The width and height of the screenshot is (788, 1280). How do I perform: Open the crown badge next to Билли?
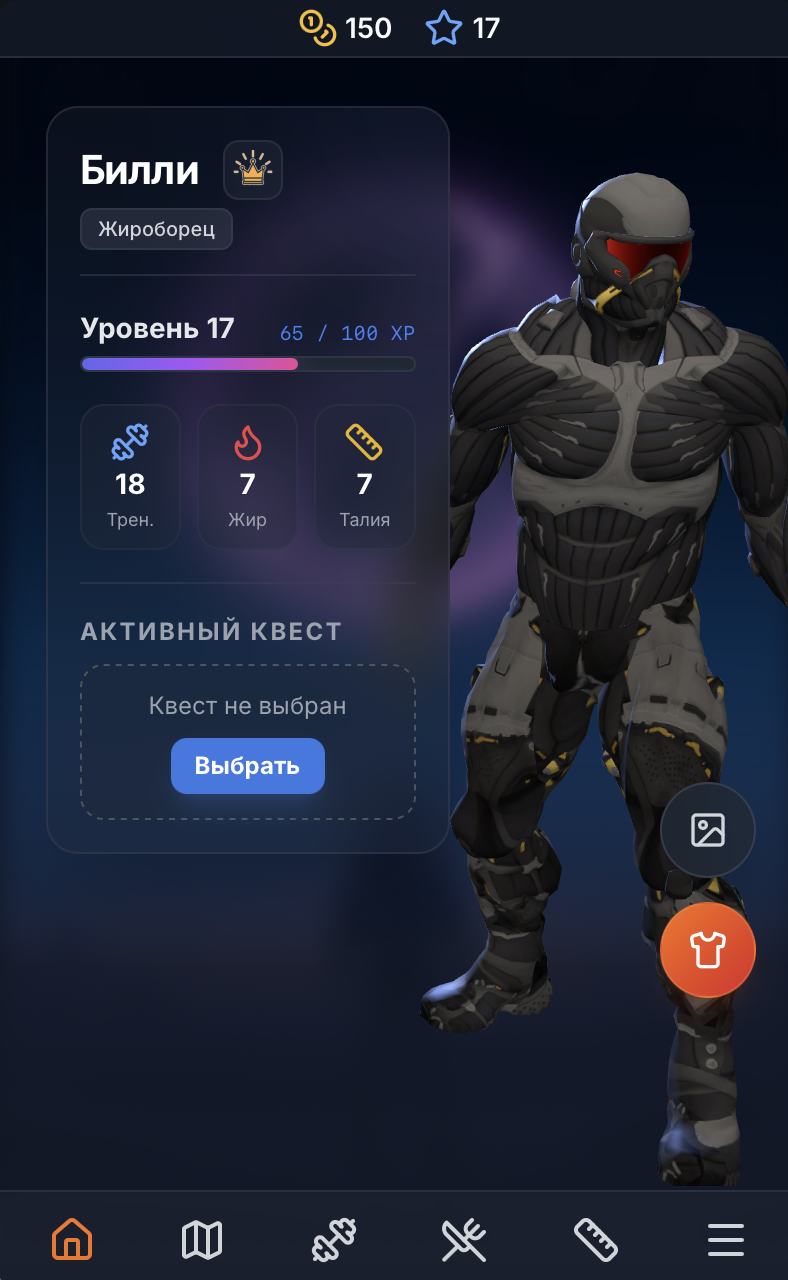253,170
